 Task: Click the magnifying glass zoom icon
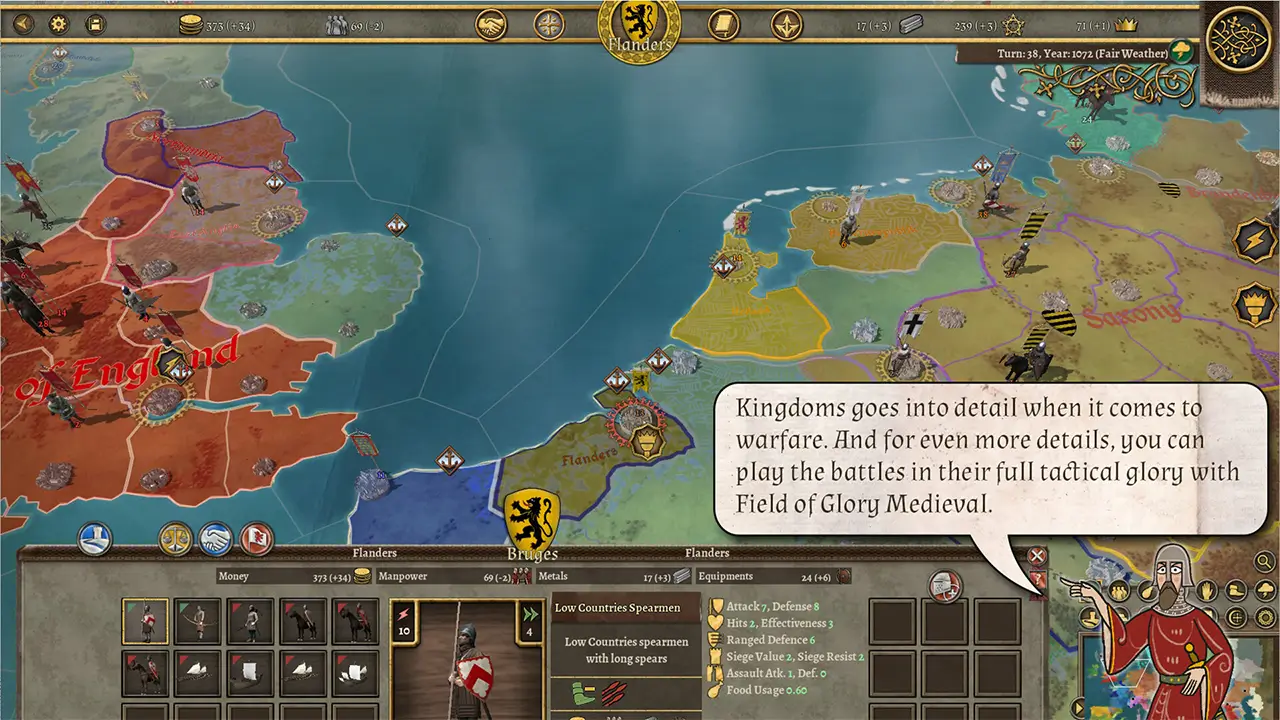(x=1263, y=562)
